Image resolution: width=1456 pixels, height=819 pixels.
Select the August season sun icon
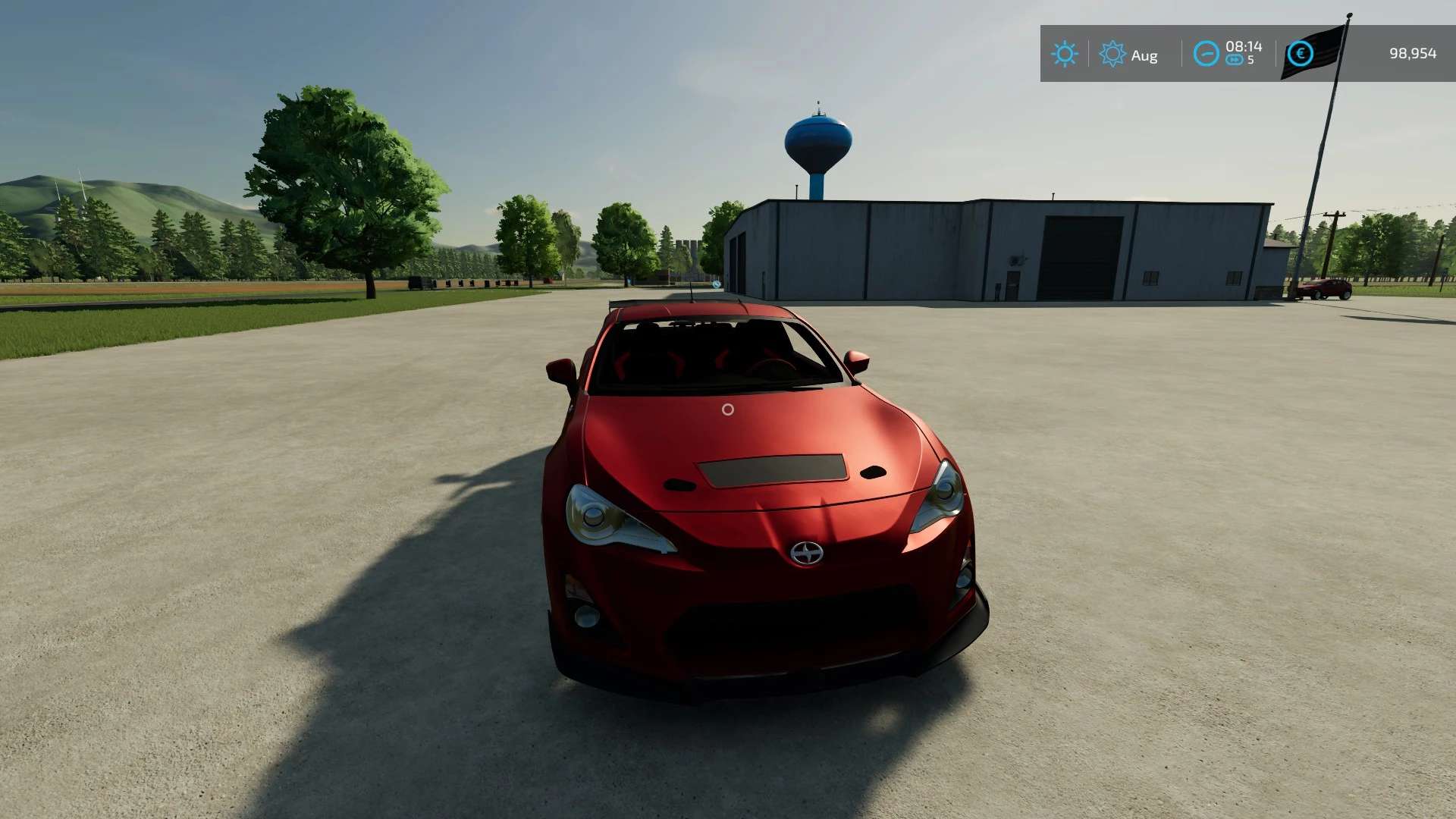[1112, 54]
